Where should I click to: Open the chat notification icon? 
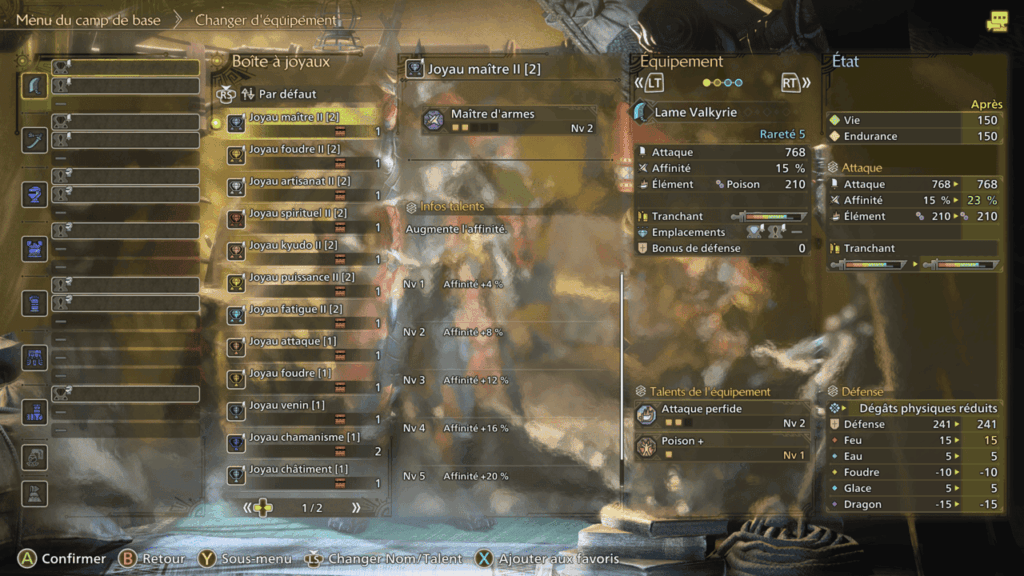[x=996, y=21]
